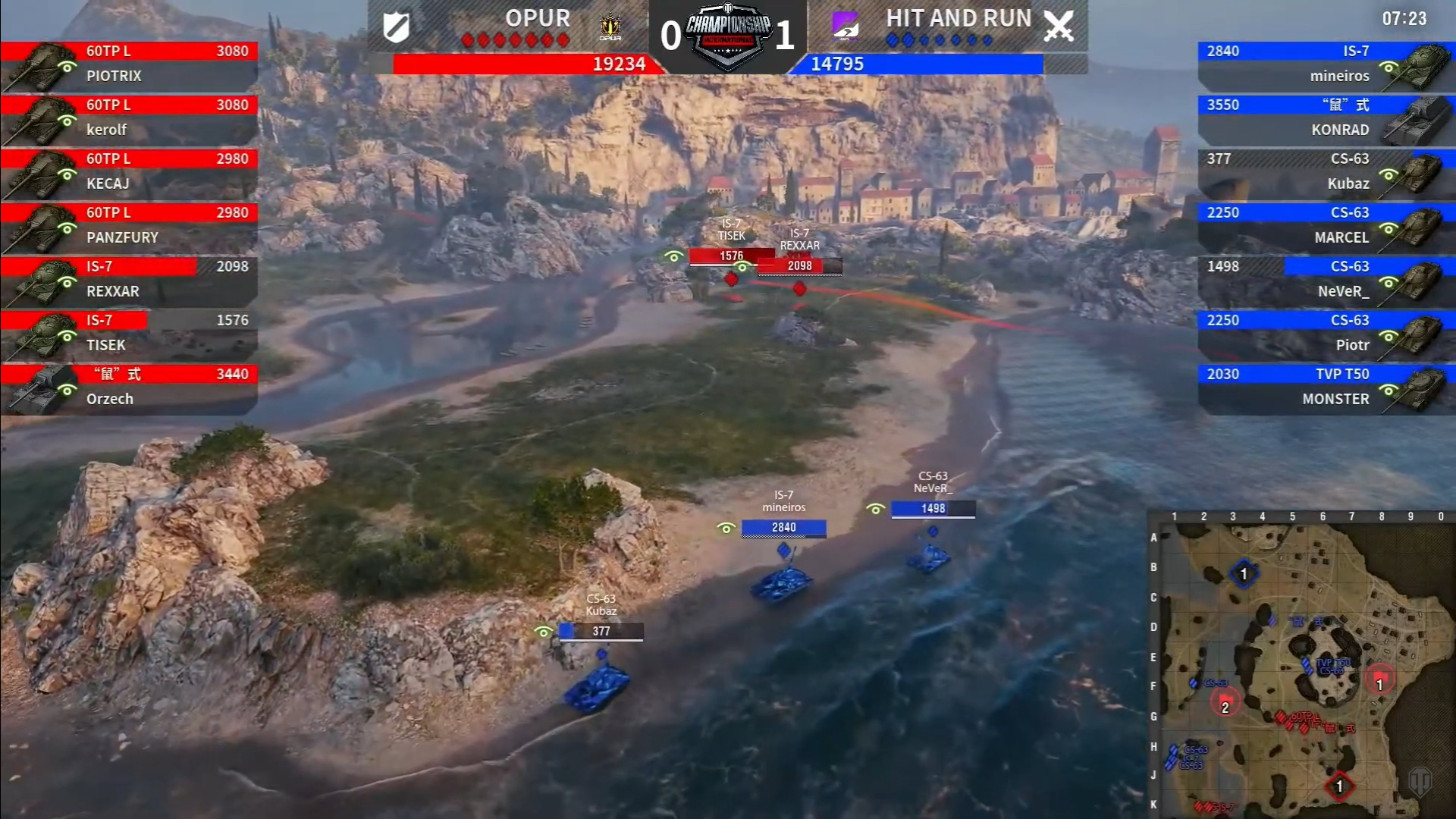Viewport: 1456px width, 819px height.
Task: Select Orzech's roster row
Action: coord(129,388)
